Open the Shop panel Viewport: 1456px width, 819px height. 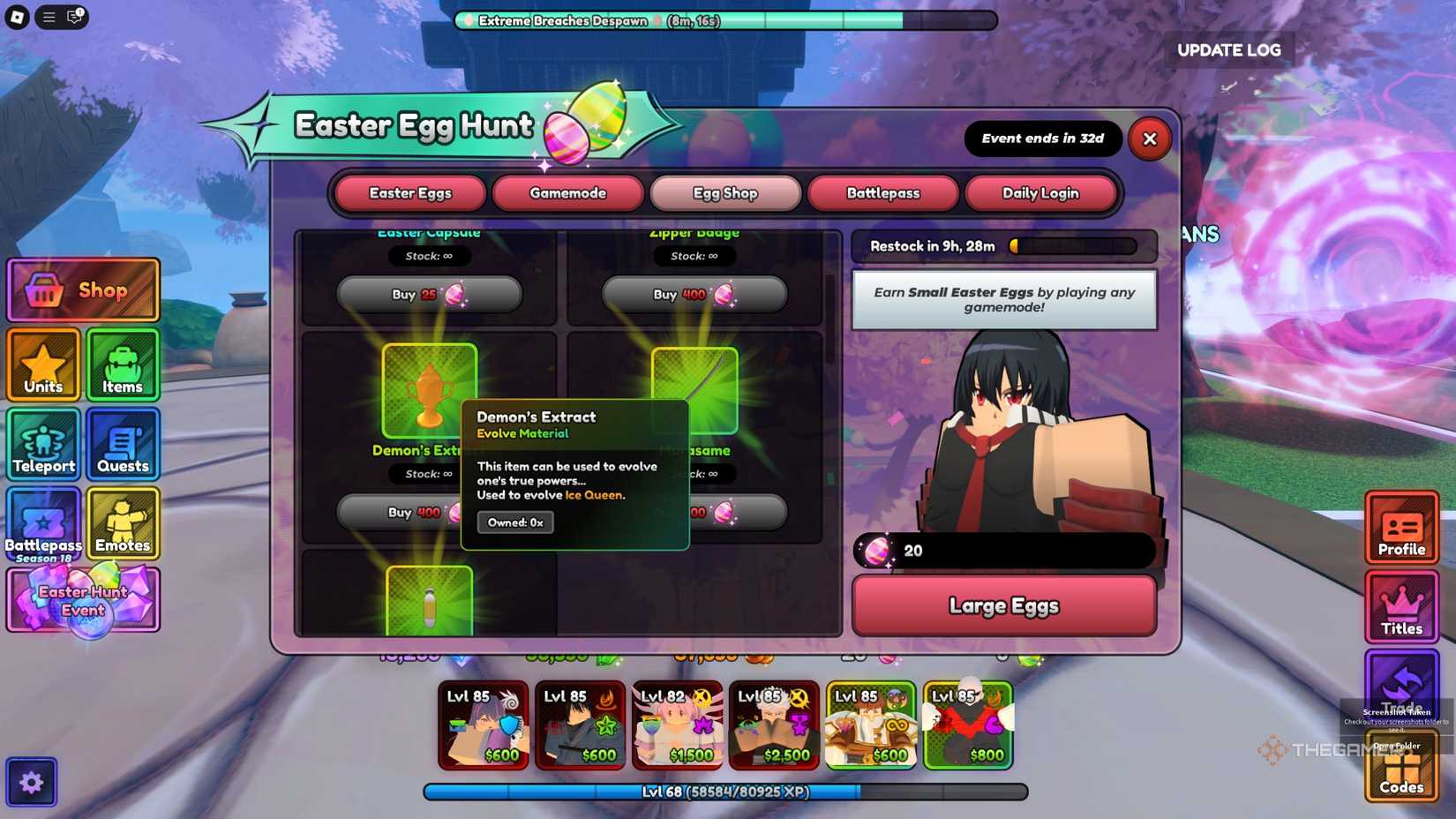tap(83, 289)
